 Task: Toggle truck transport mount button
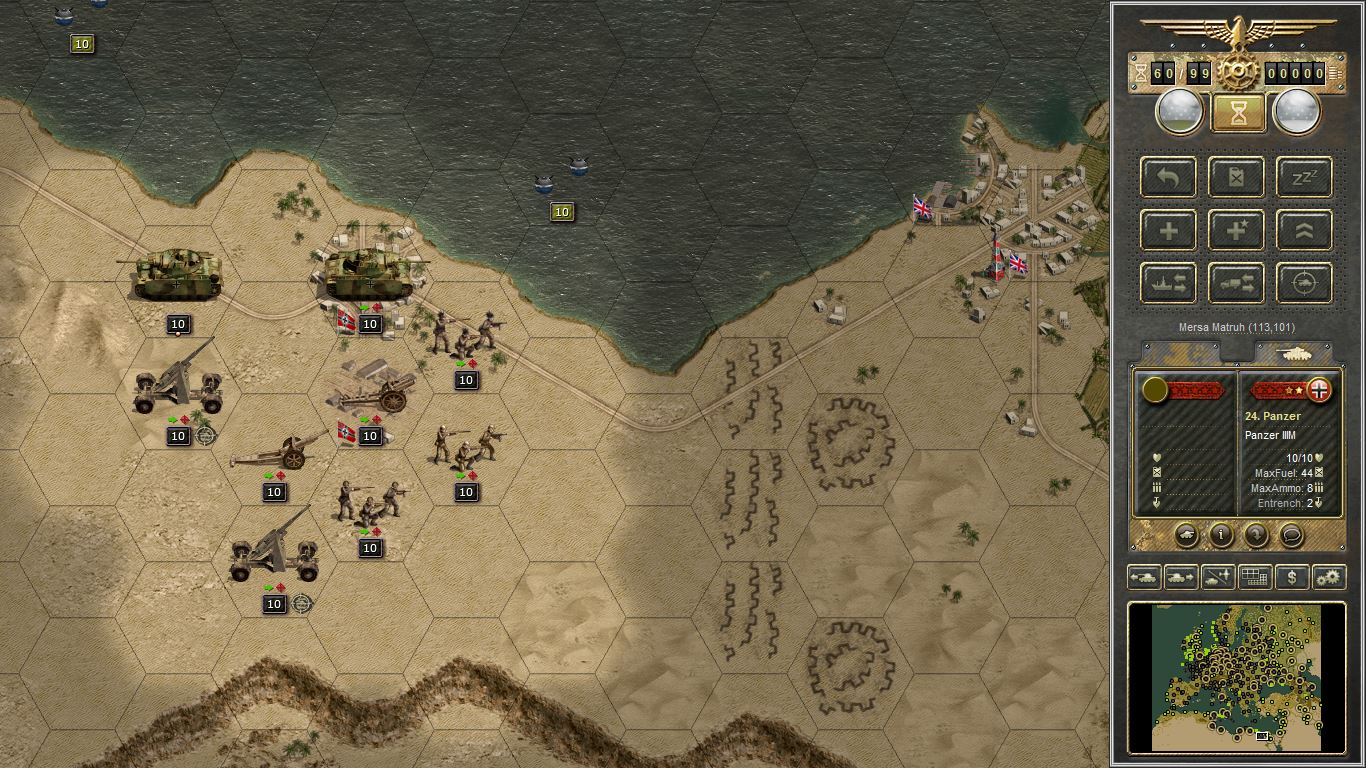[x=1237, y=283]
